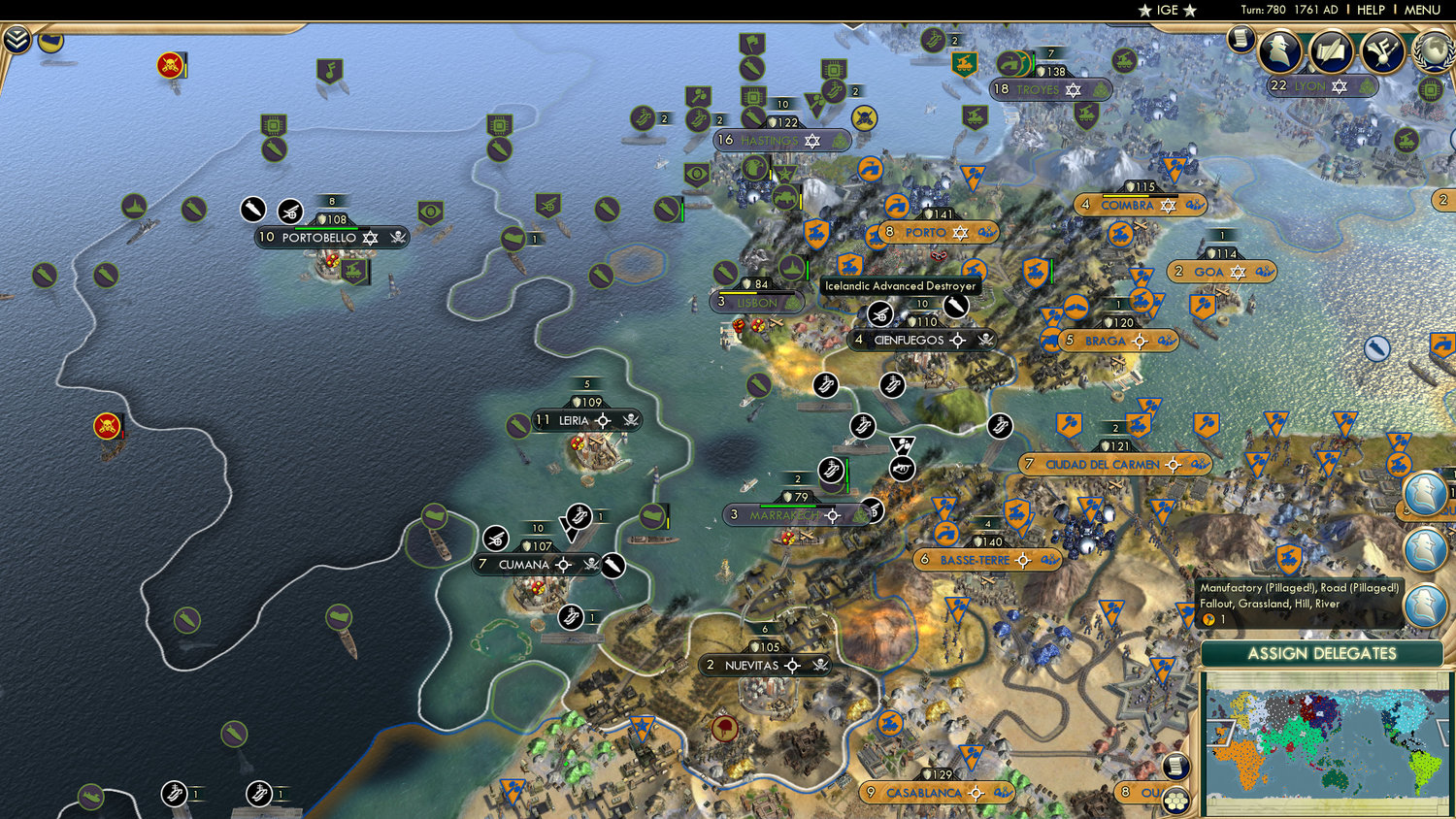Click IGE in the top status bar

coord(1166,10)
